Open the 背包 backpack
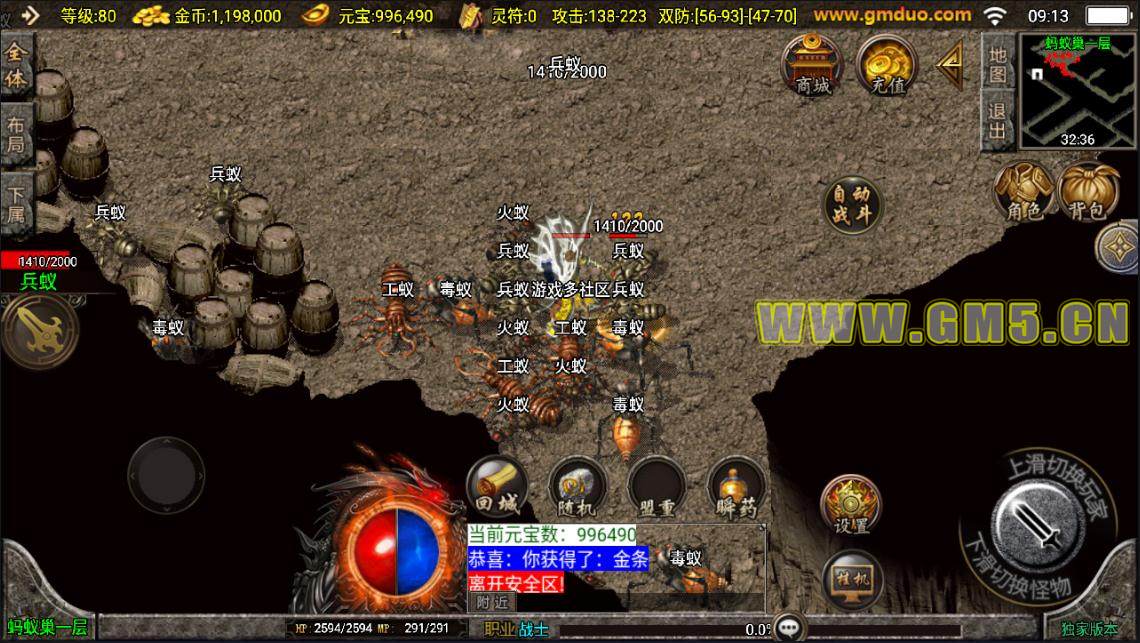The width and height of the screenshot is (1140, 643). pos(1087,192)
